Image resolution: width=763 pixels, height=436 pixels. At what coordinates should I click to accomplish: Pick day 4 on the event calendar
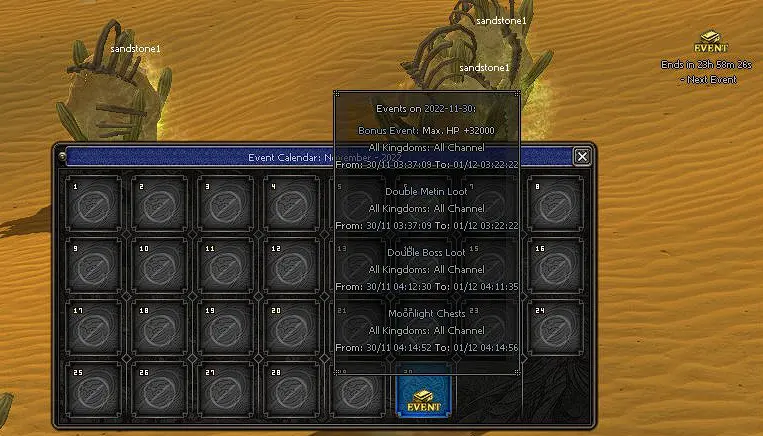click(291, 204)
